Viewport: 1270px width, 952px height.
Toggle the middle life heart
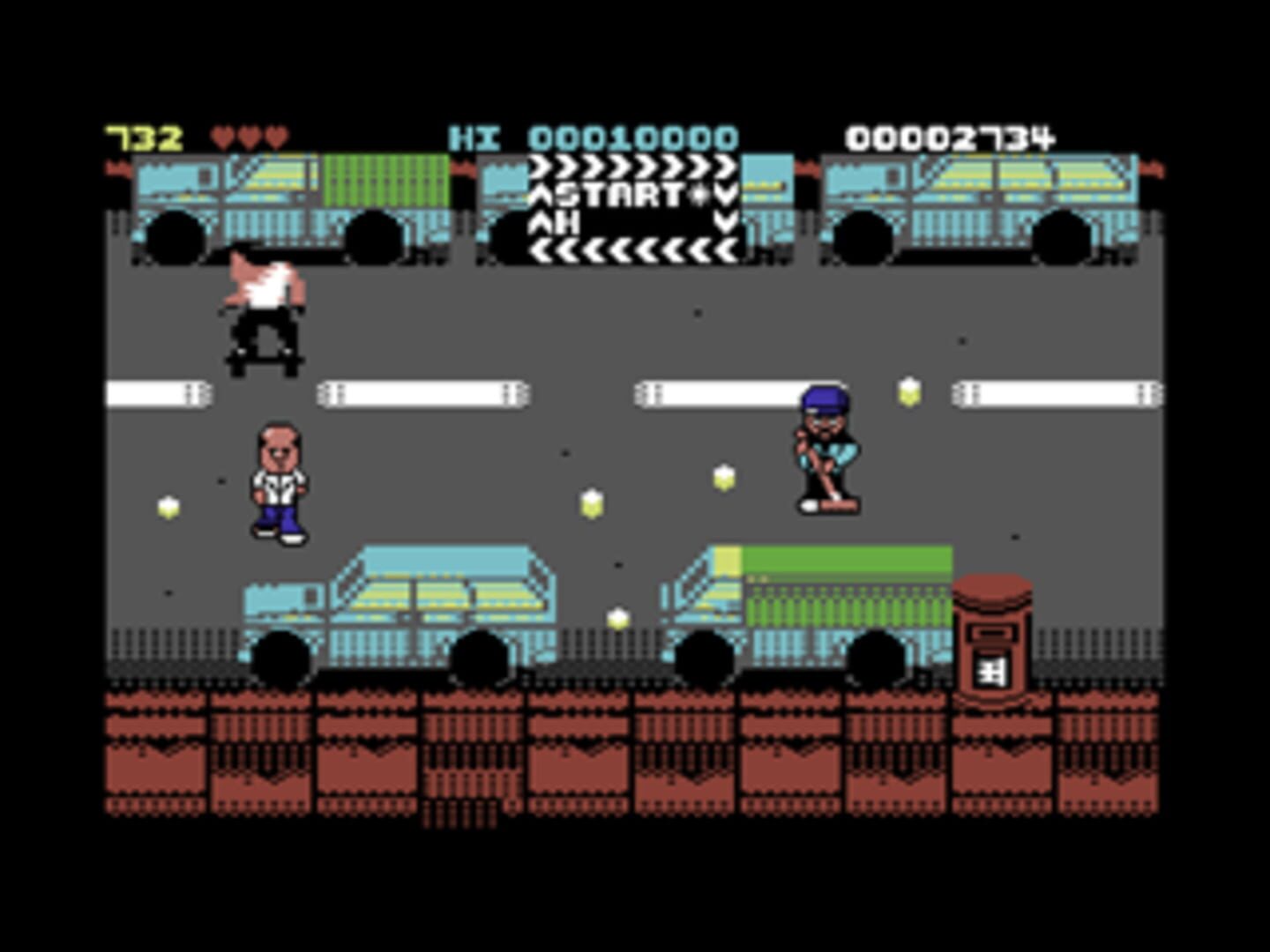(250, 135)
